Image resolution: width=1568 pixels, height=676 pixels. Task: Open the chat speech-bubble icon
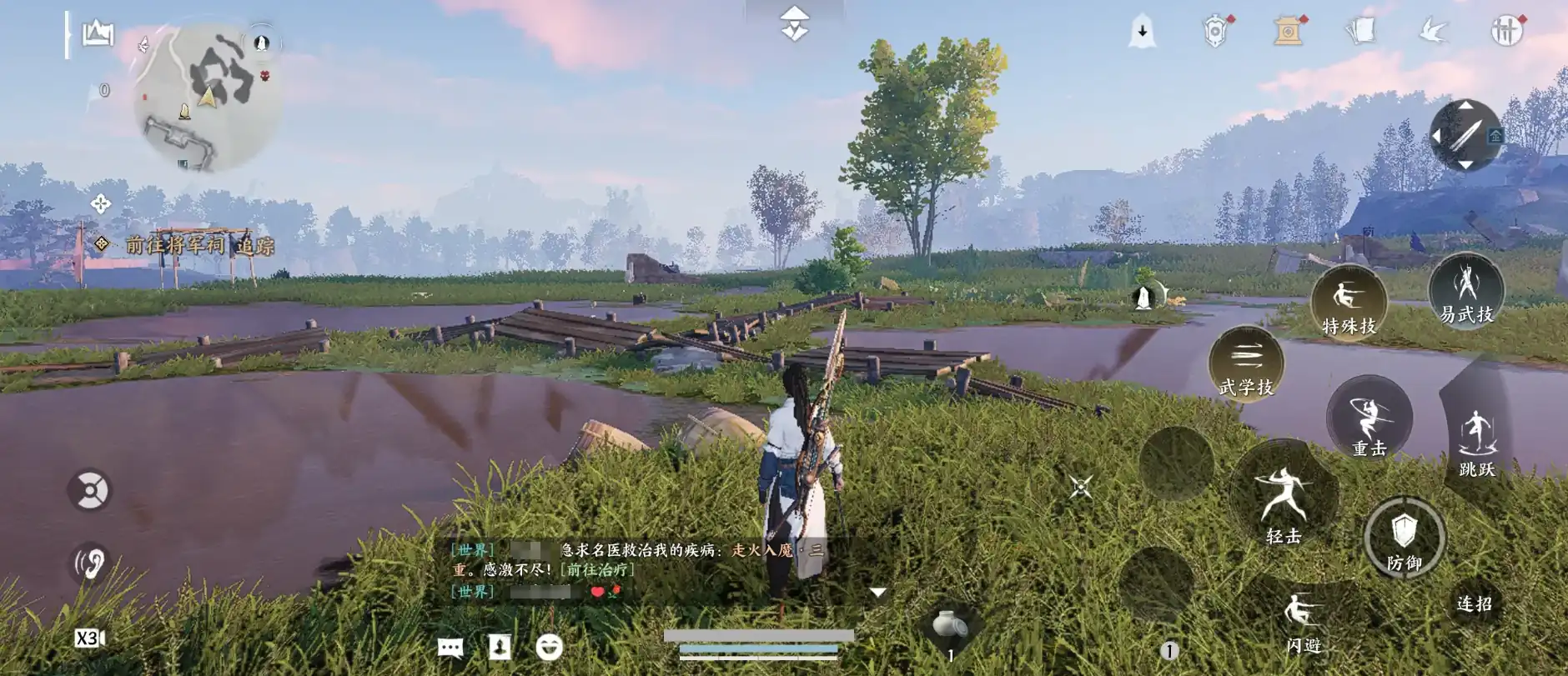point(450,647)
